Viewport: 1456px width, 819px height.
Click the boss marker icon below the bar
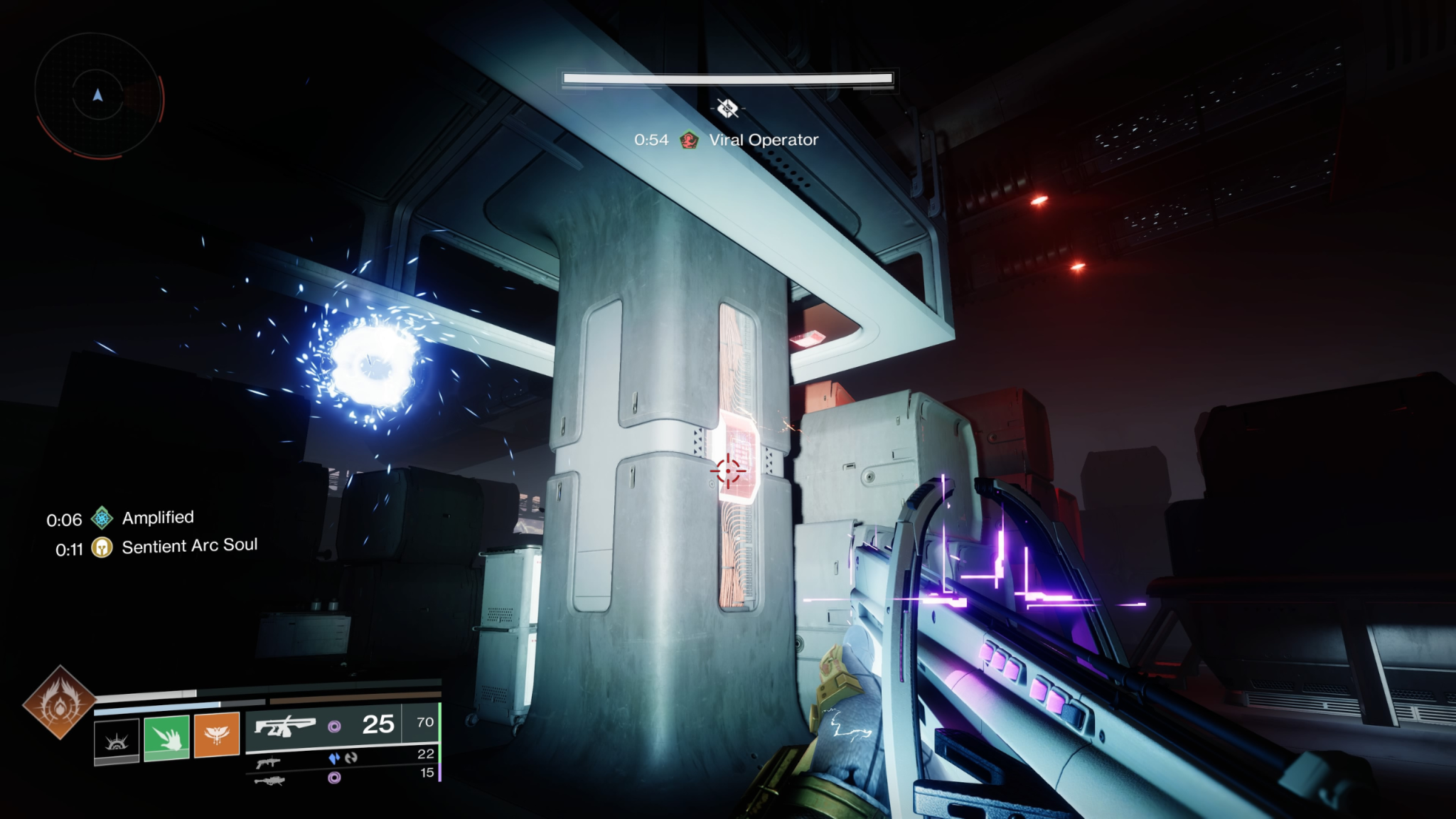coord(727,108)
